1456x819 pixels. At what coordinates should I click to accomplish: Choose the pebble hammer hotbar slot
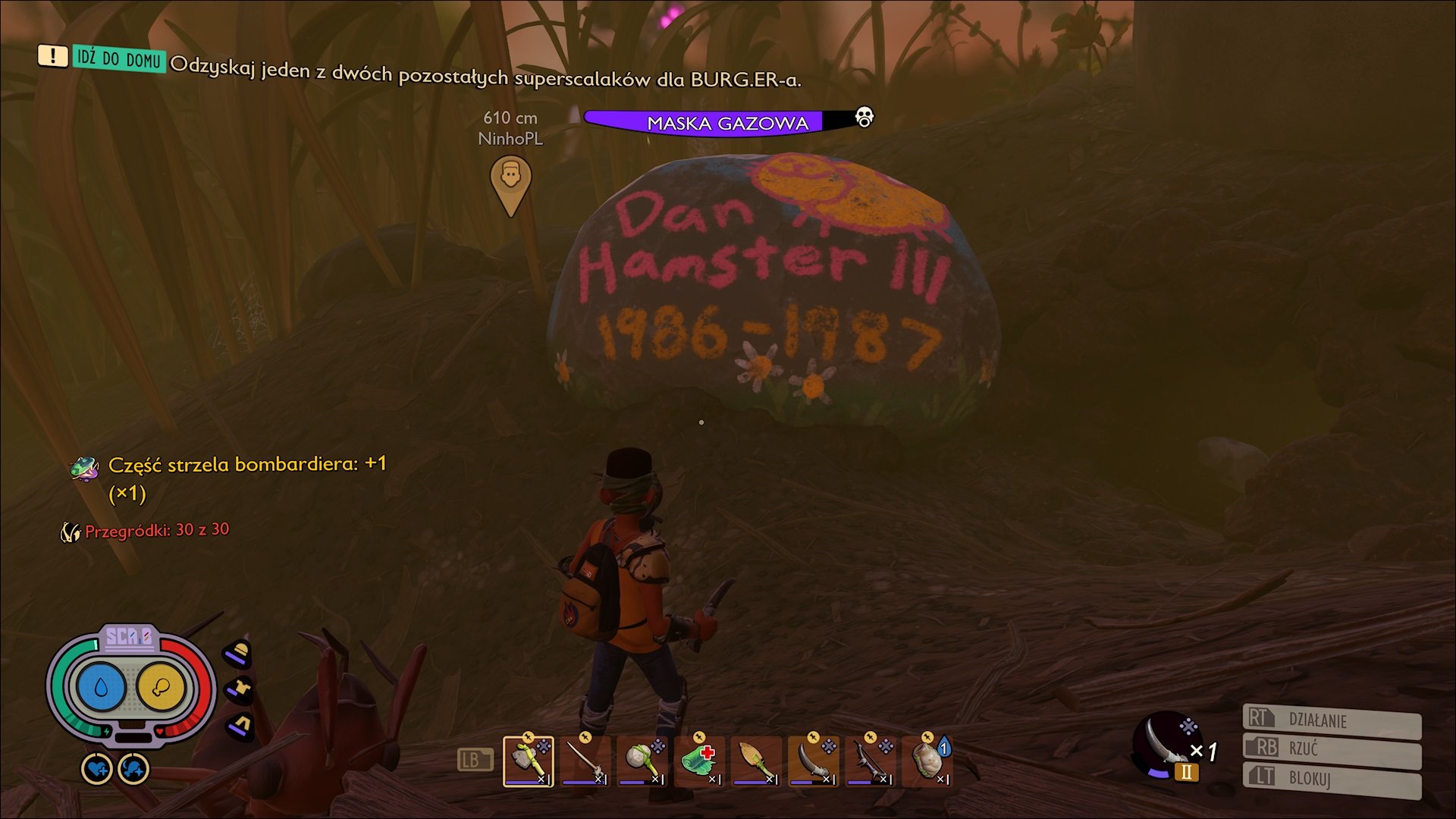pos(642,761)
